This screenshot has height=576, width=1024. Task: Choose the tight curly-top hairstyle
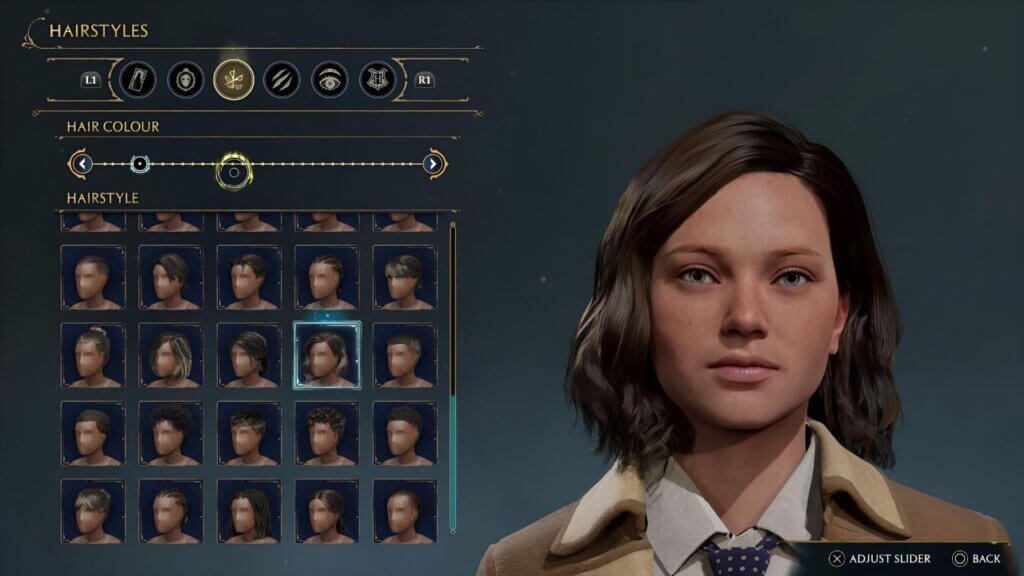click(327, 433)
